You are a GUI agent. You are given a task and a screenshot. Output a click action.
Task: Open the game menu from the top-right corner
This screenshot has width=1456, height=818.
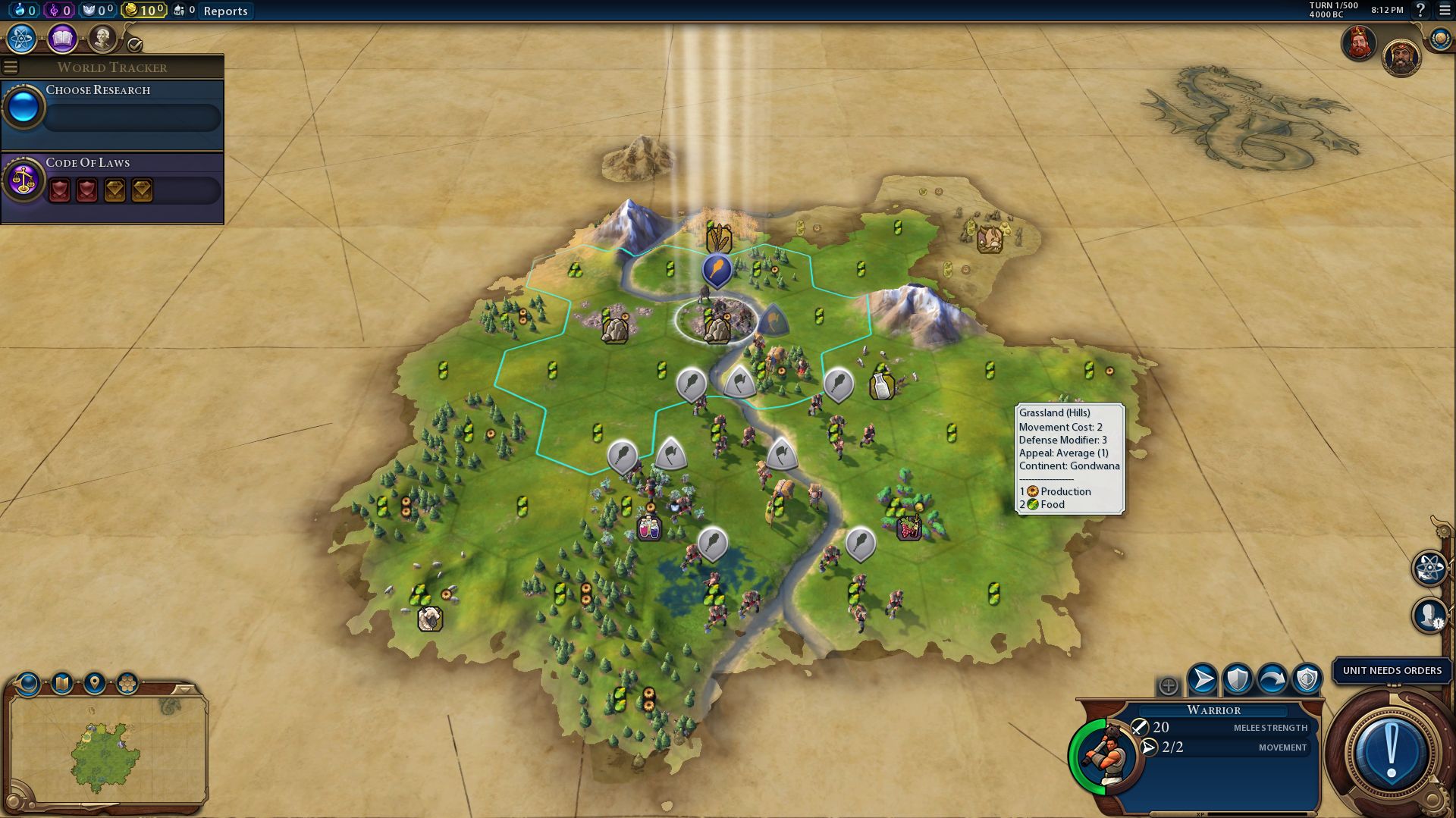(1443, 11)
